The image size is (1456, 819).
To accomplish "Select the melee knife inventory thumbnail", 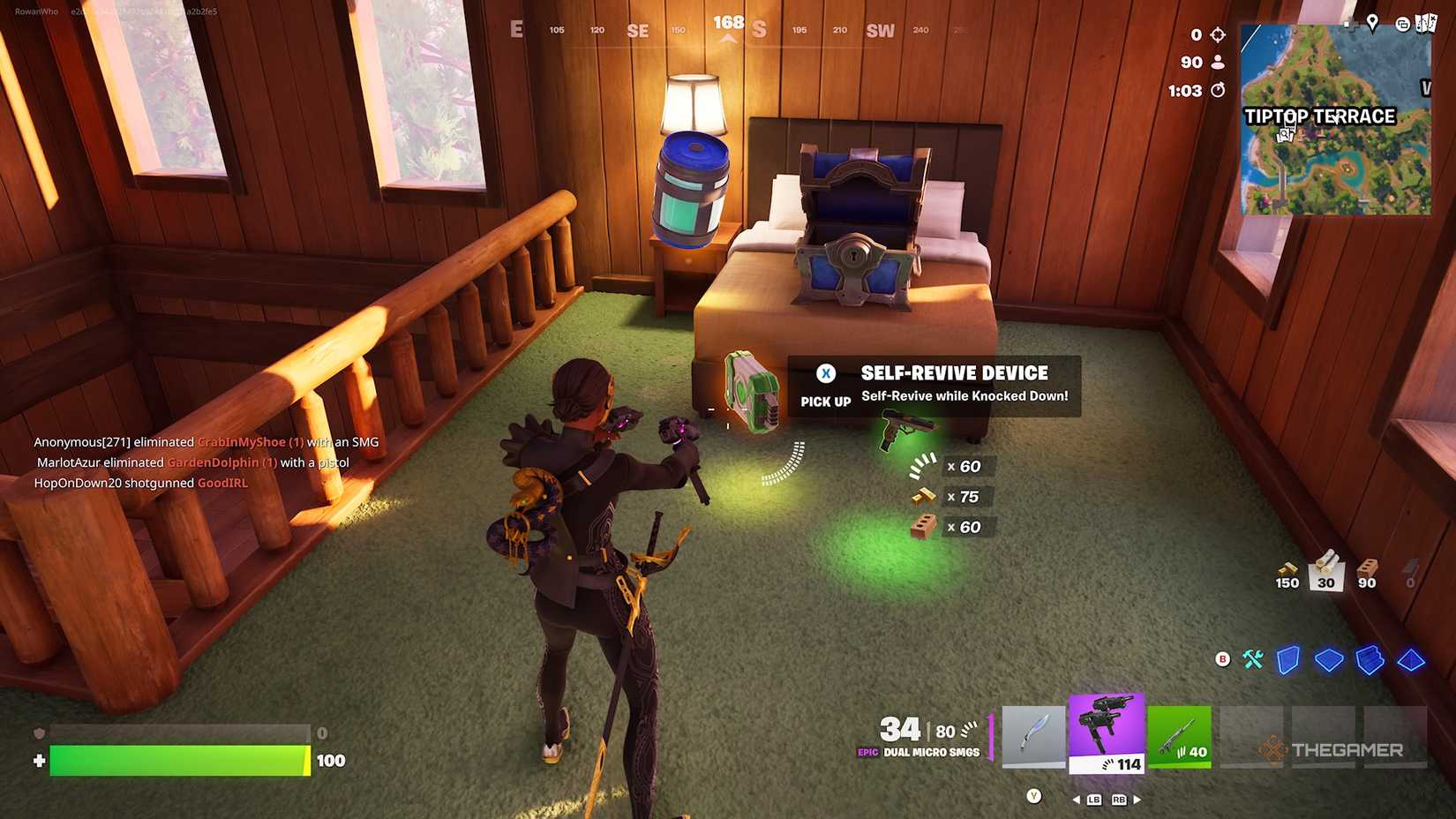I will tap(1032, 735).
